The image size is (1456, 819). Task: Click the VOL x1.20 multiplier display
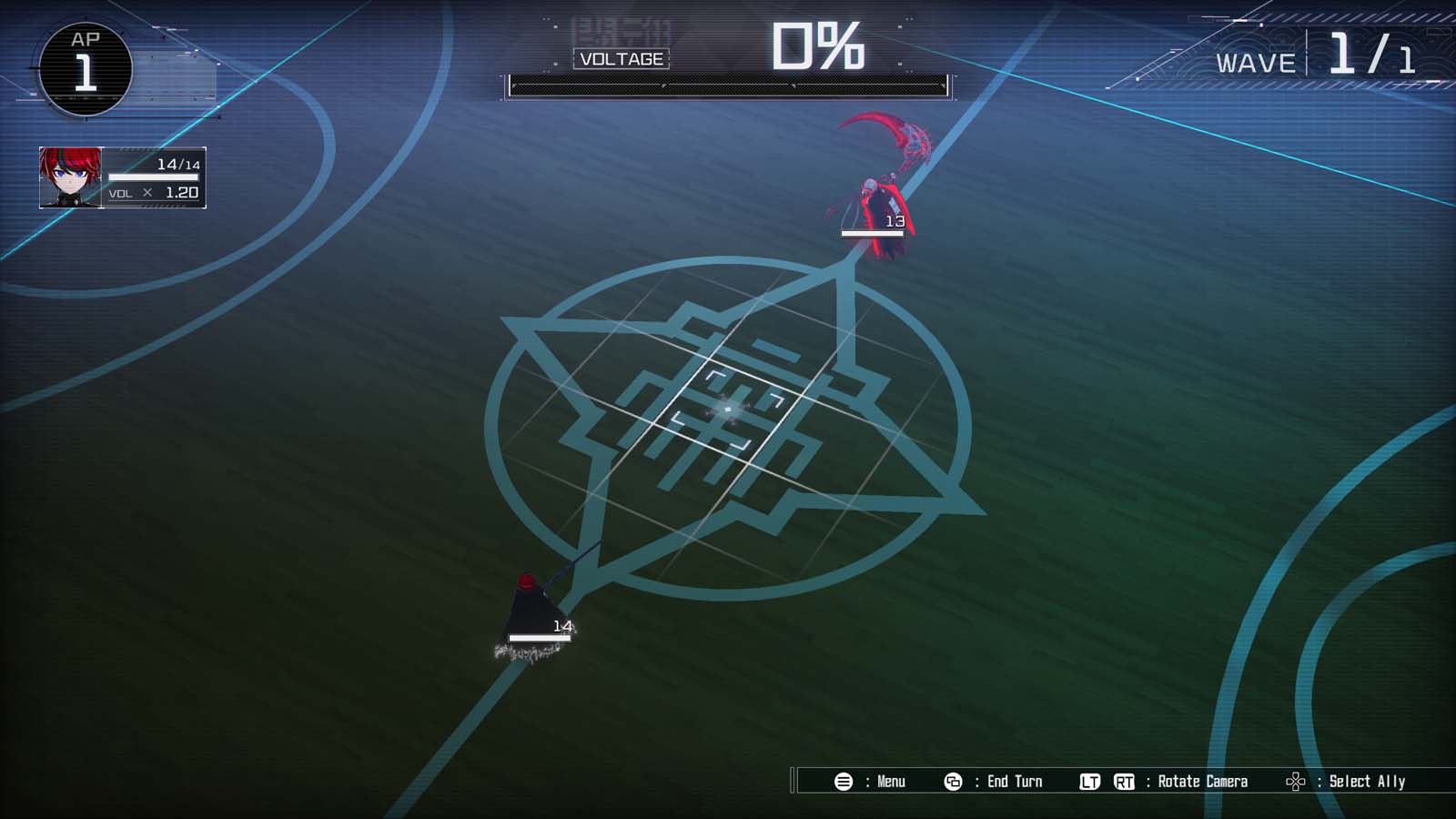point(155,194)
